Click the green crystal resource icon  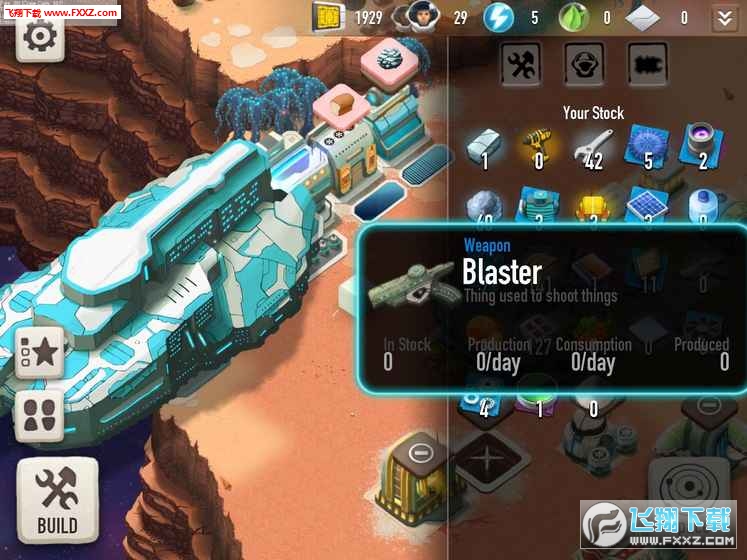pyautogui.click(x=573, y=17)
